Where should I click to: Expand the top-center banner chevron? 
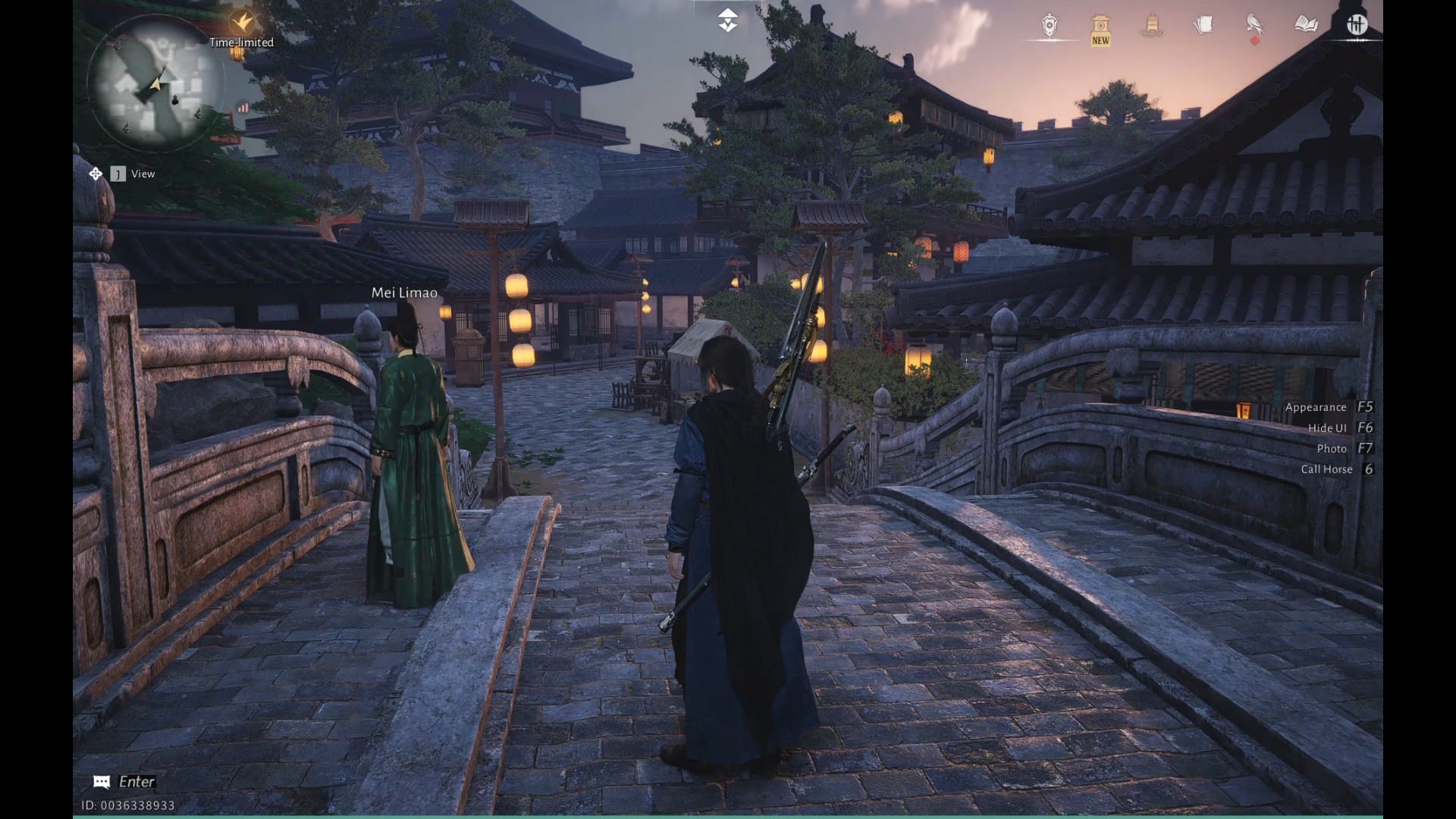click(x=727, y=19)
